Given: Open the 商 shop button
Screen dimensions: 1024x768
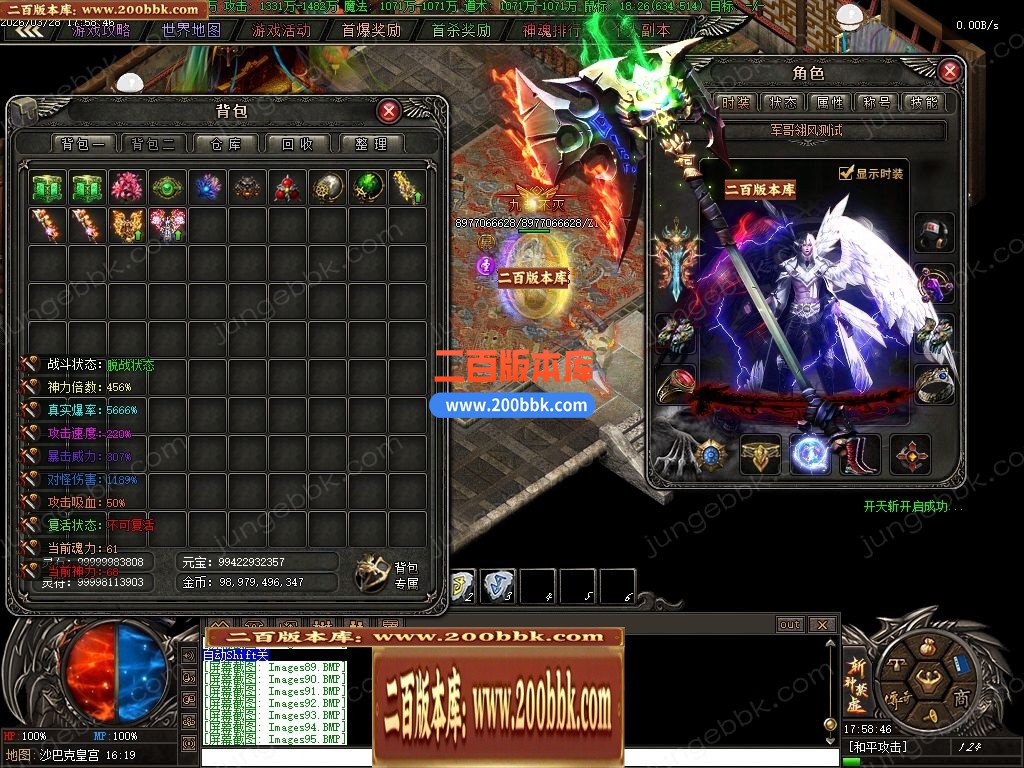Looking at the screenshot, I should coord(961,697).
